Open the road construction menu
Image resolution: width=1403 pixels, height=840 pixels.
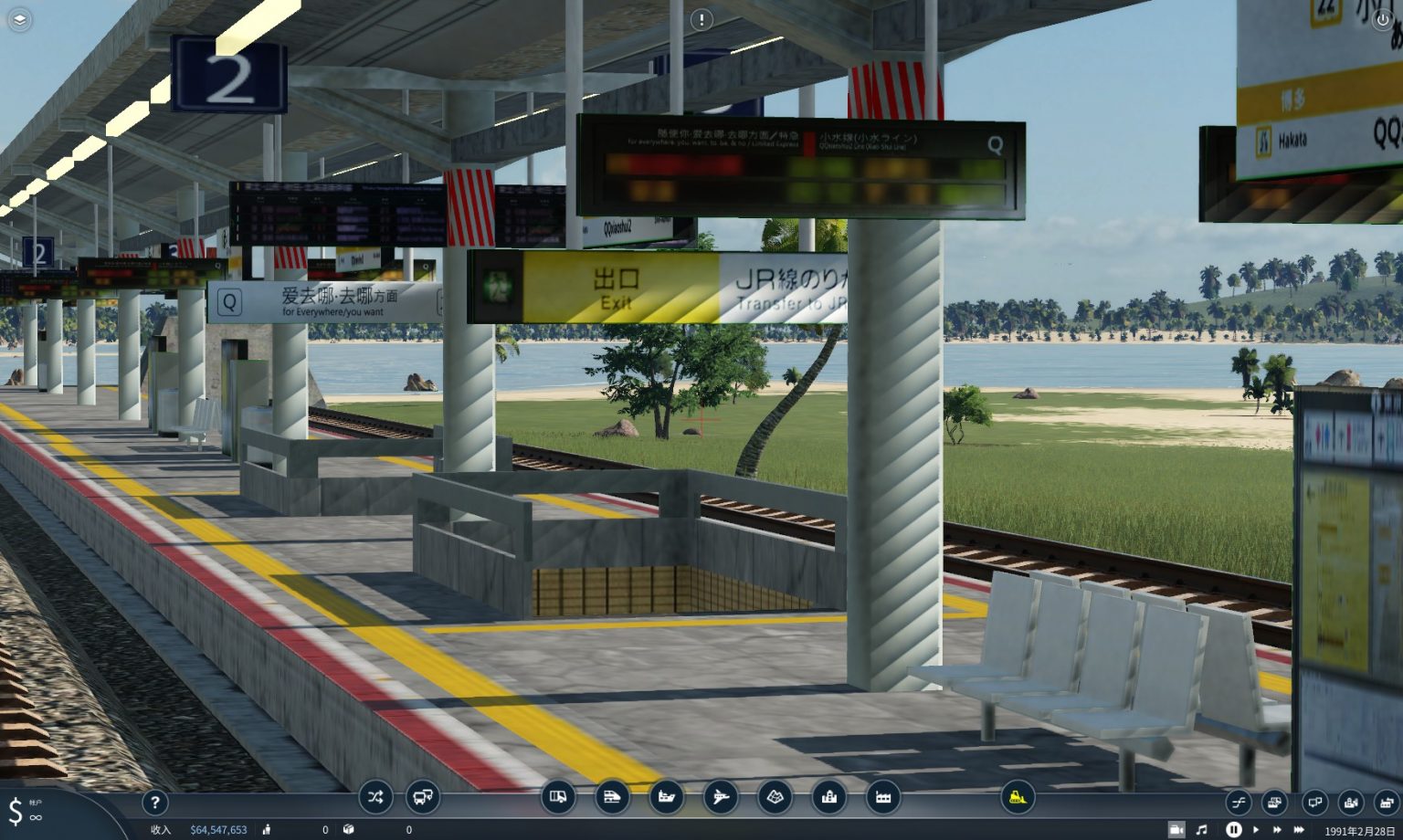point(557,797)
